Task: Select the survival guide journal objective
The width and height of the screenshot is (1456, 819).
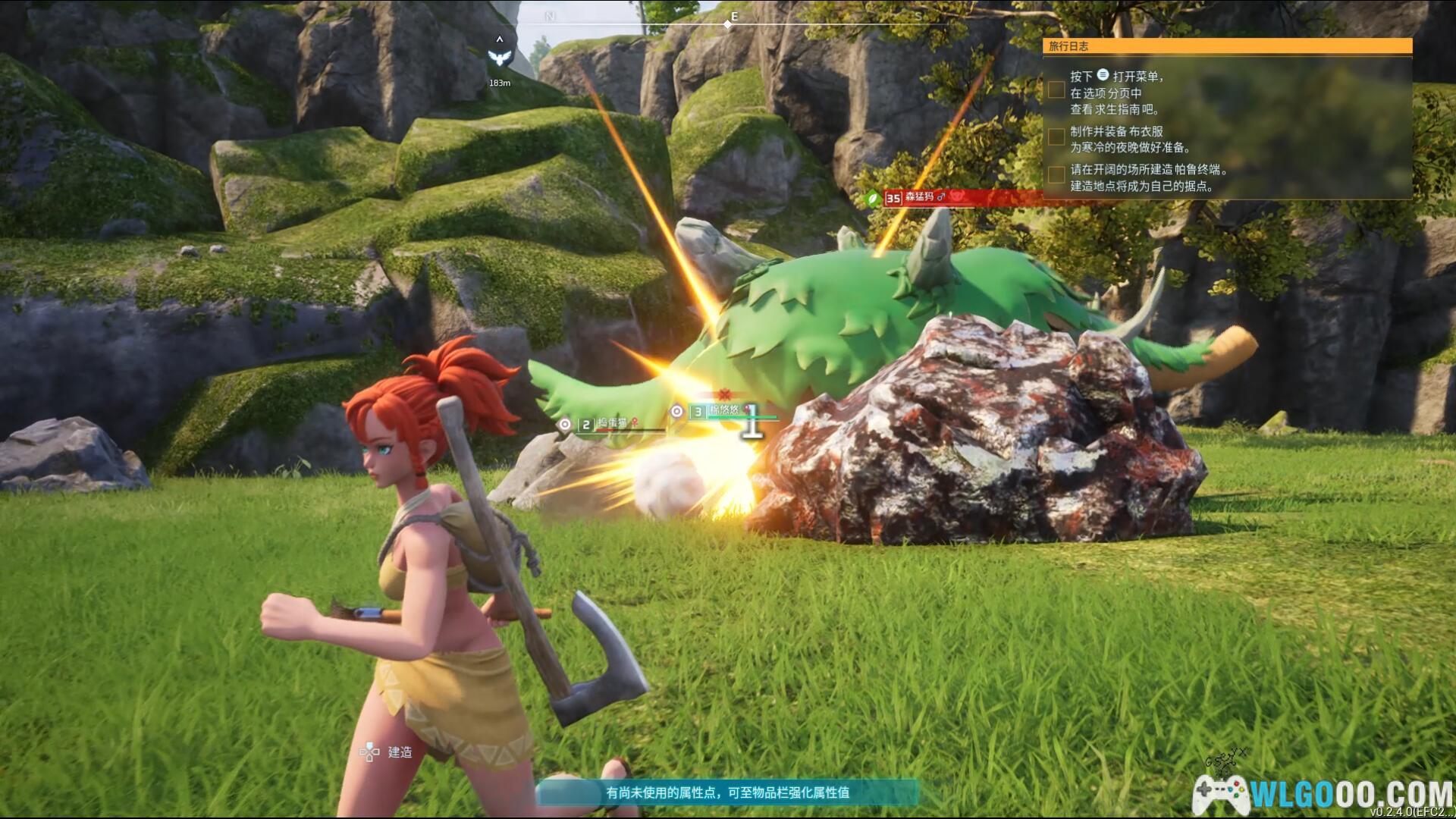Action: (x=1115, y=93)
